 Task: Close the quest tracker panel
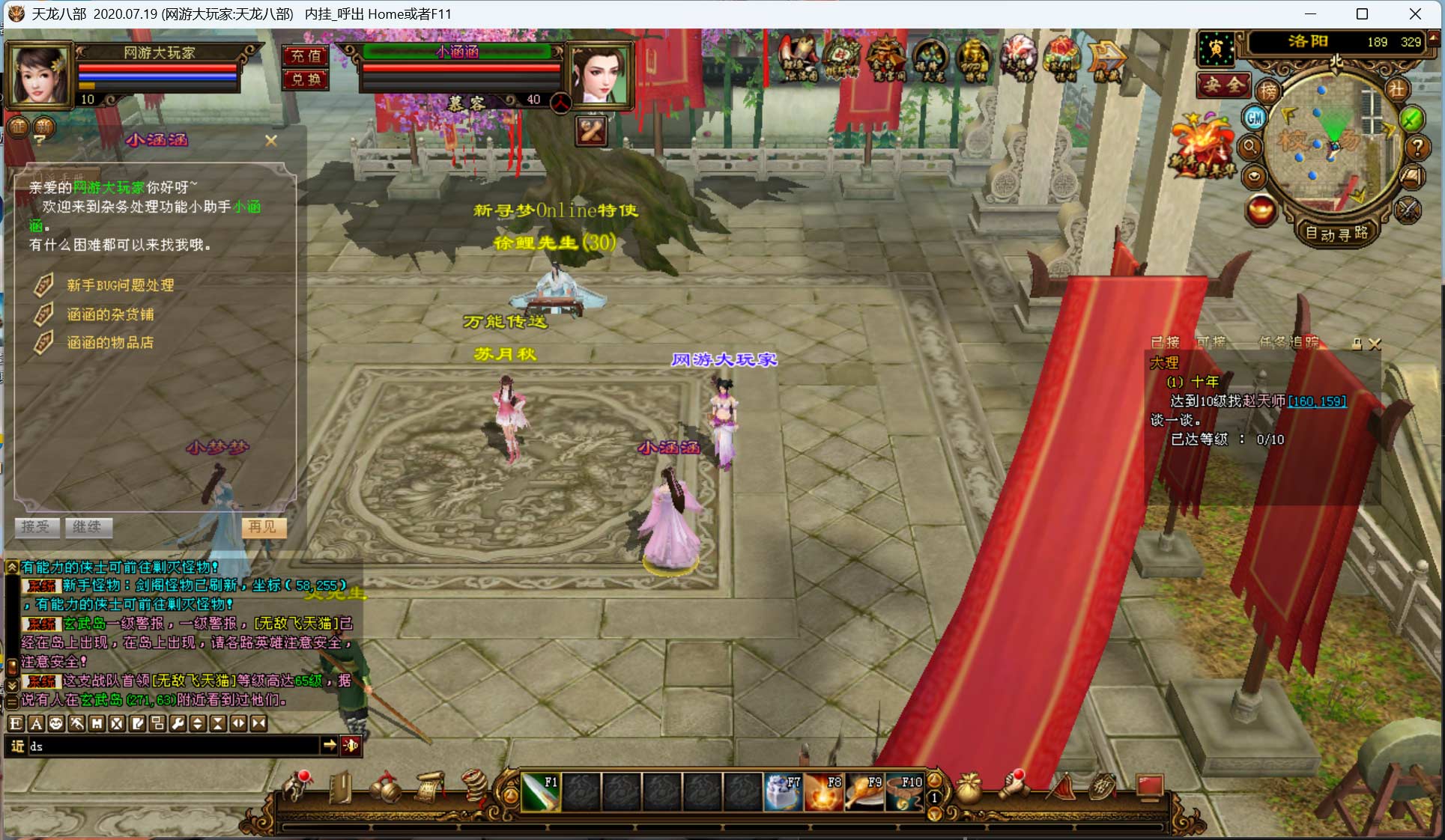pos(1375,344)
